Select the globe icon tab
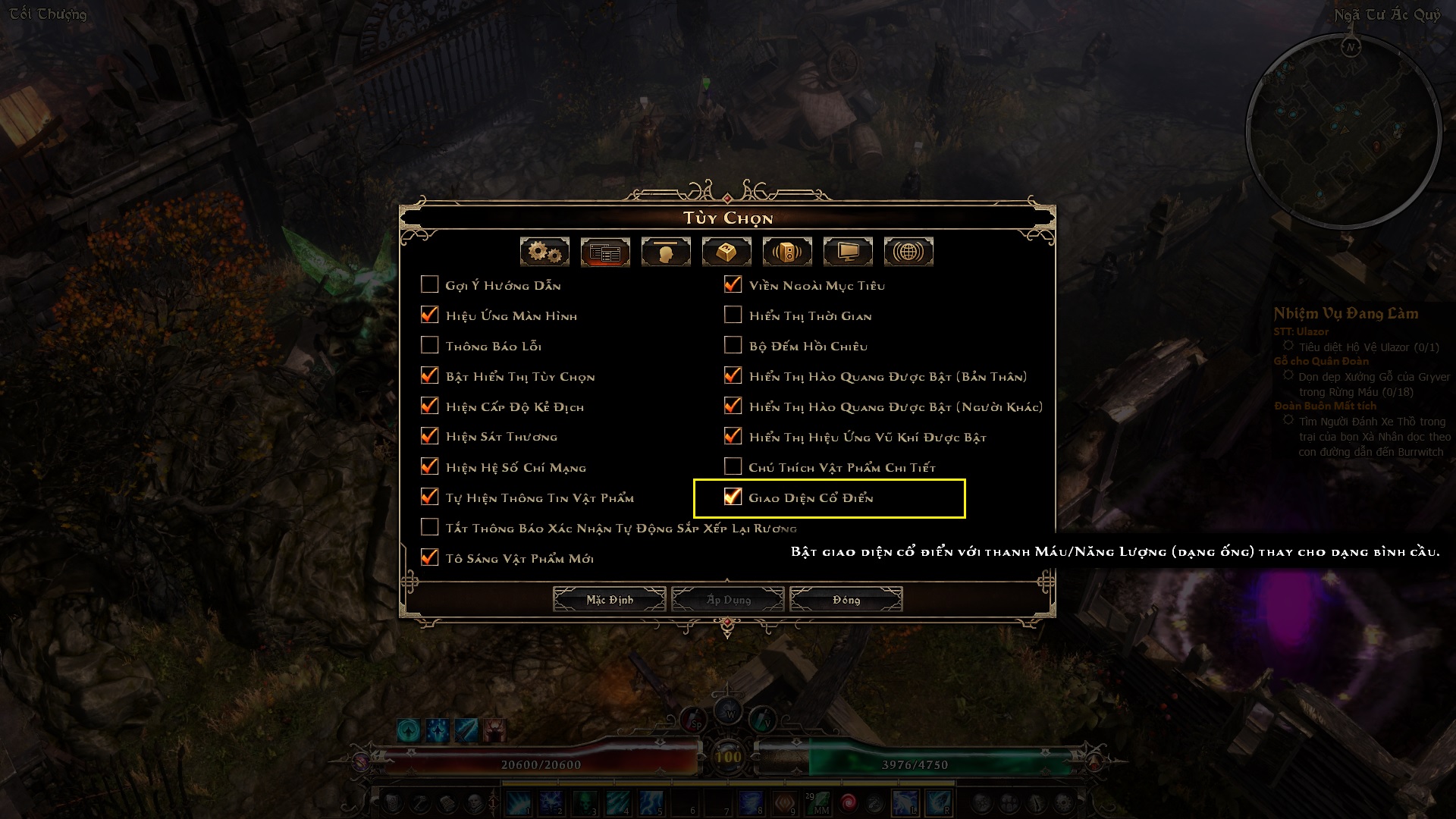The height and width of the screenshot is (819, 1456). coord(908,252)
